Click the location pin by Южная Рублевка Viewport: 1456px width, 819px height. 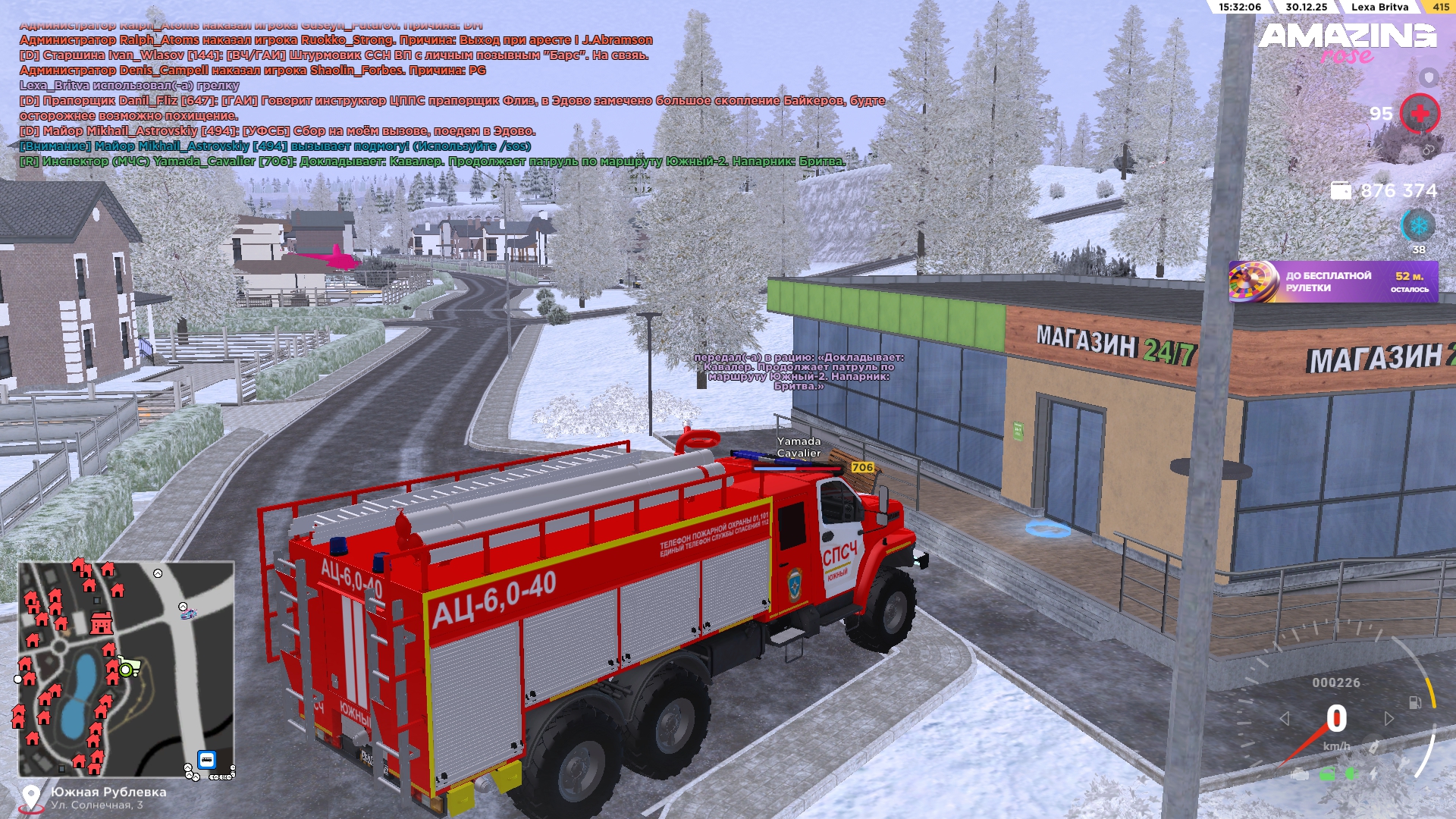31,797
